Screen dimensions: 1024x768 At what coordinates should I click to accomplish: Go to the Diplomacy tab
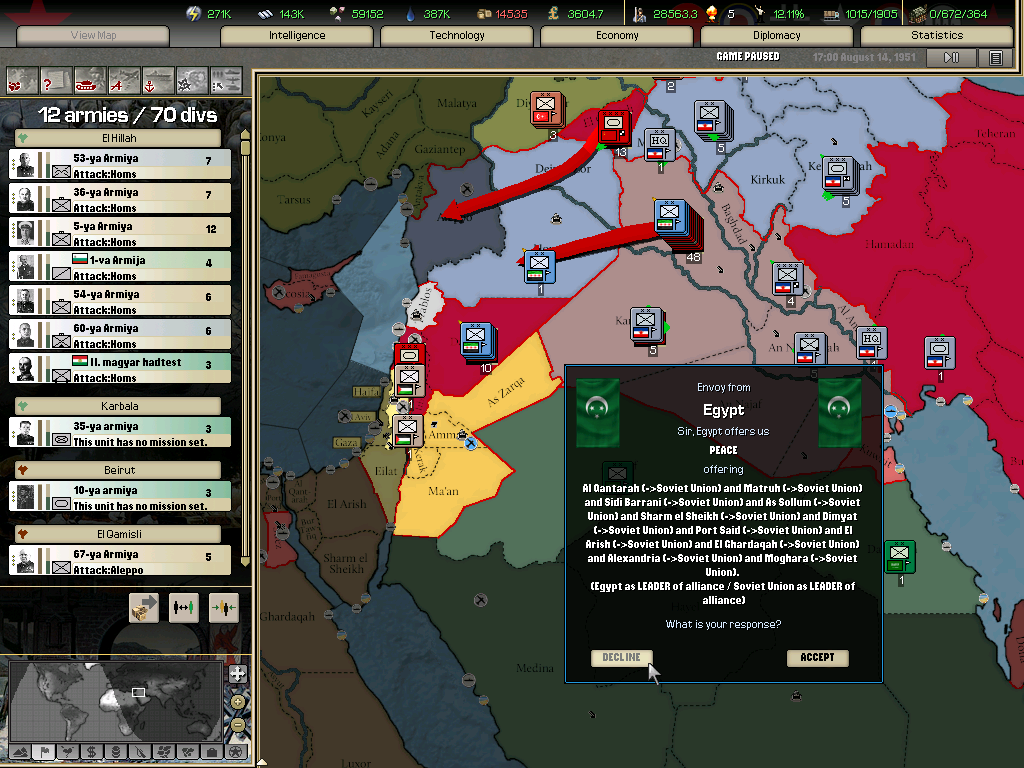pos(777,36)
